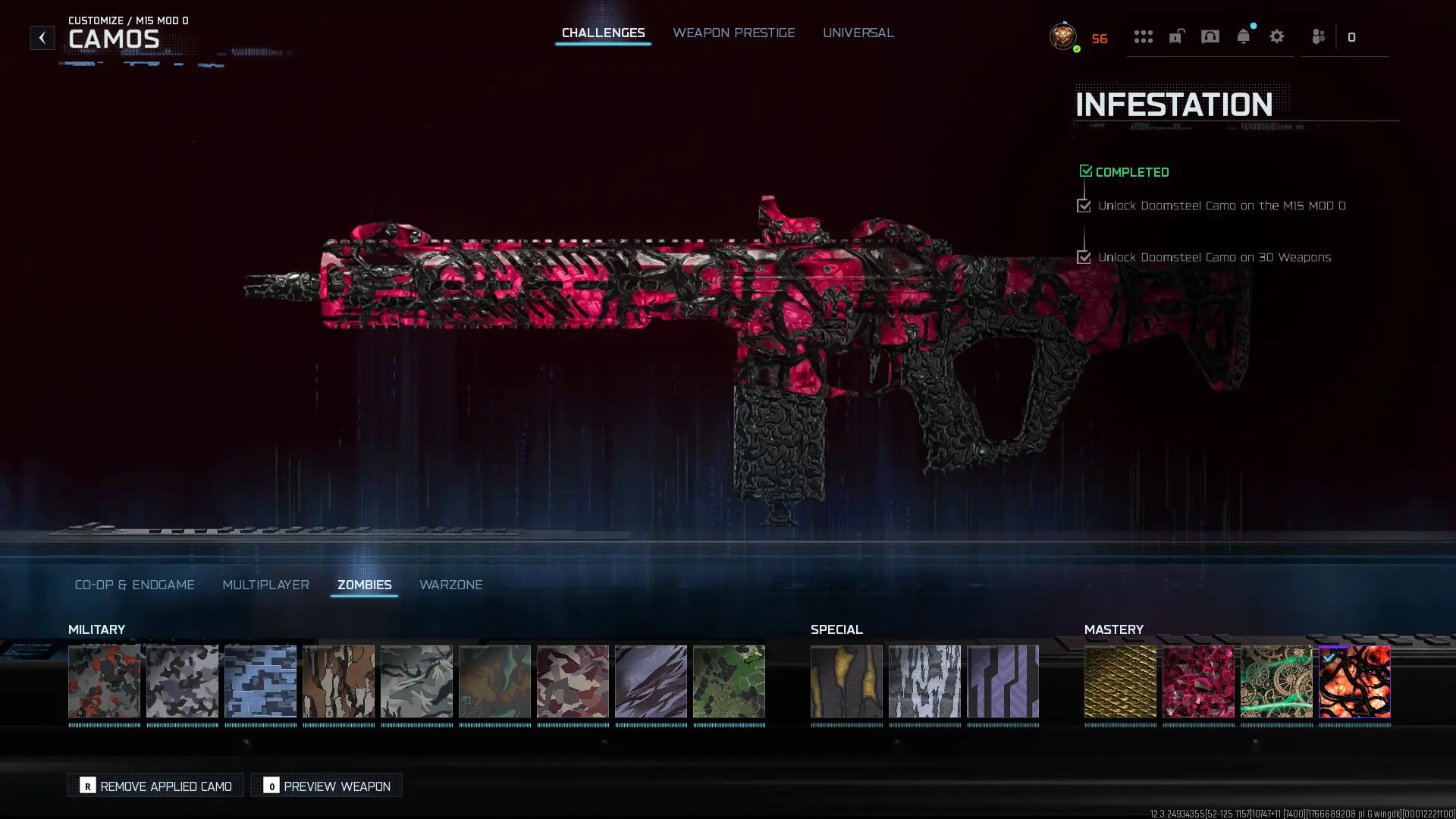Open the Settings gear icon
This screenshot has height=819, width=1456.
coord(1277,36)
